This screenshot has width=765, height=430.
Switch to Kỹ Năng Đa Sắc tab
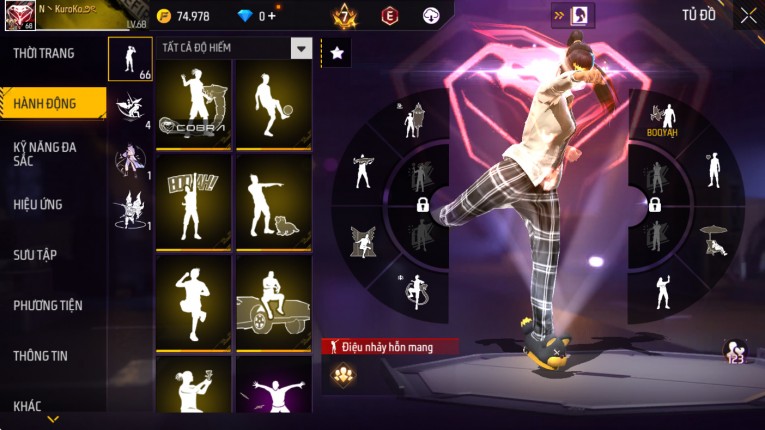[x=44, y=153]
